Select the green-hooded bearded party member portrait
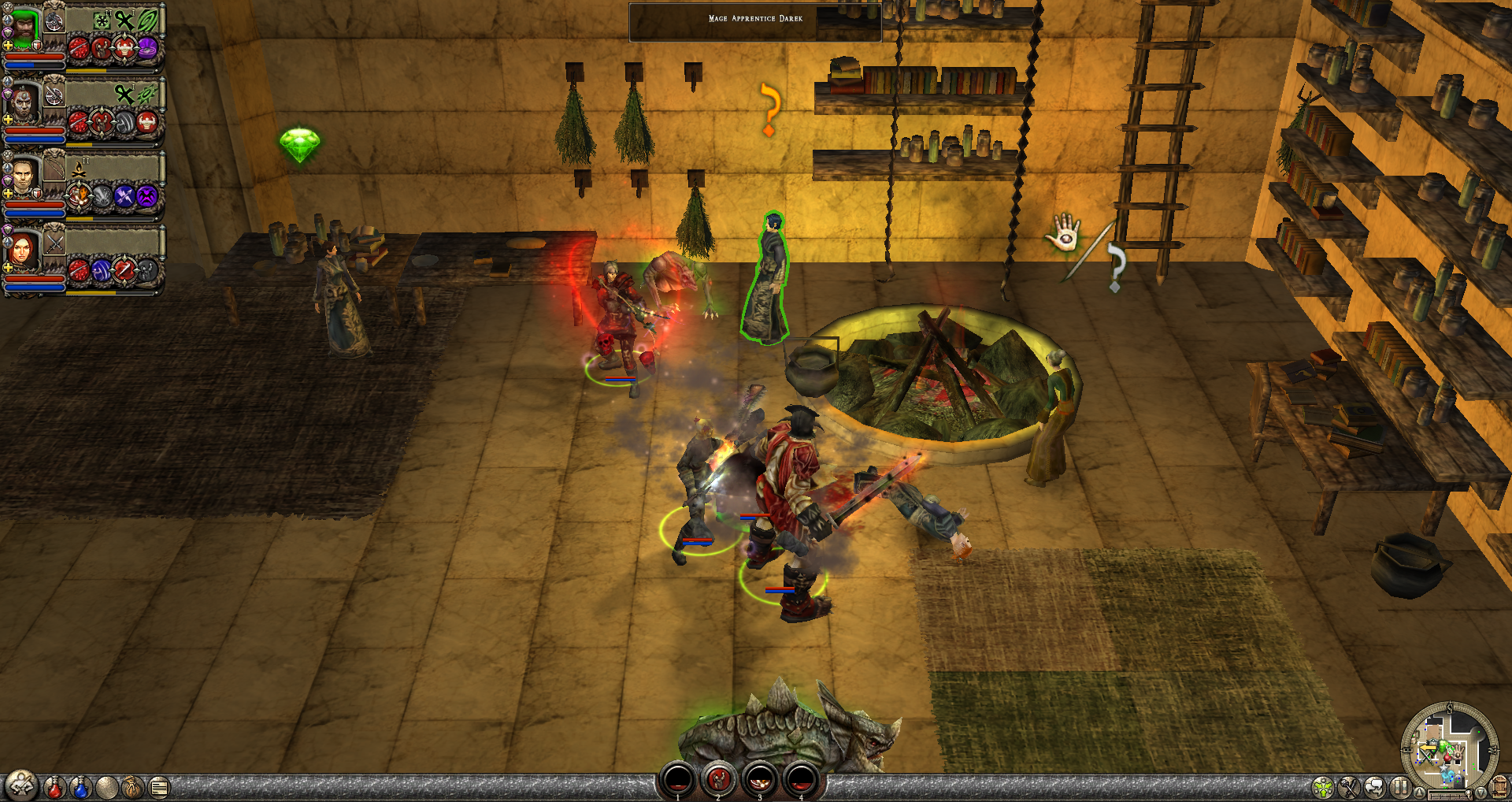 [x=24, y=28]
